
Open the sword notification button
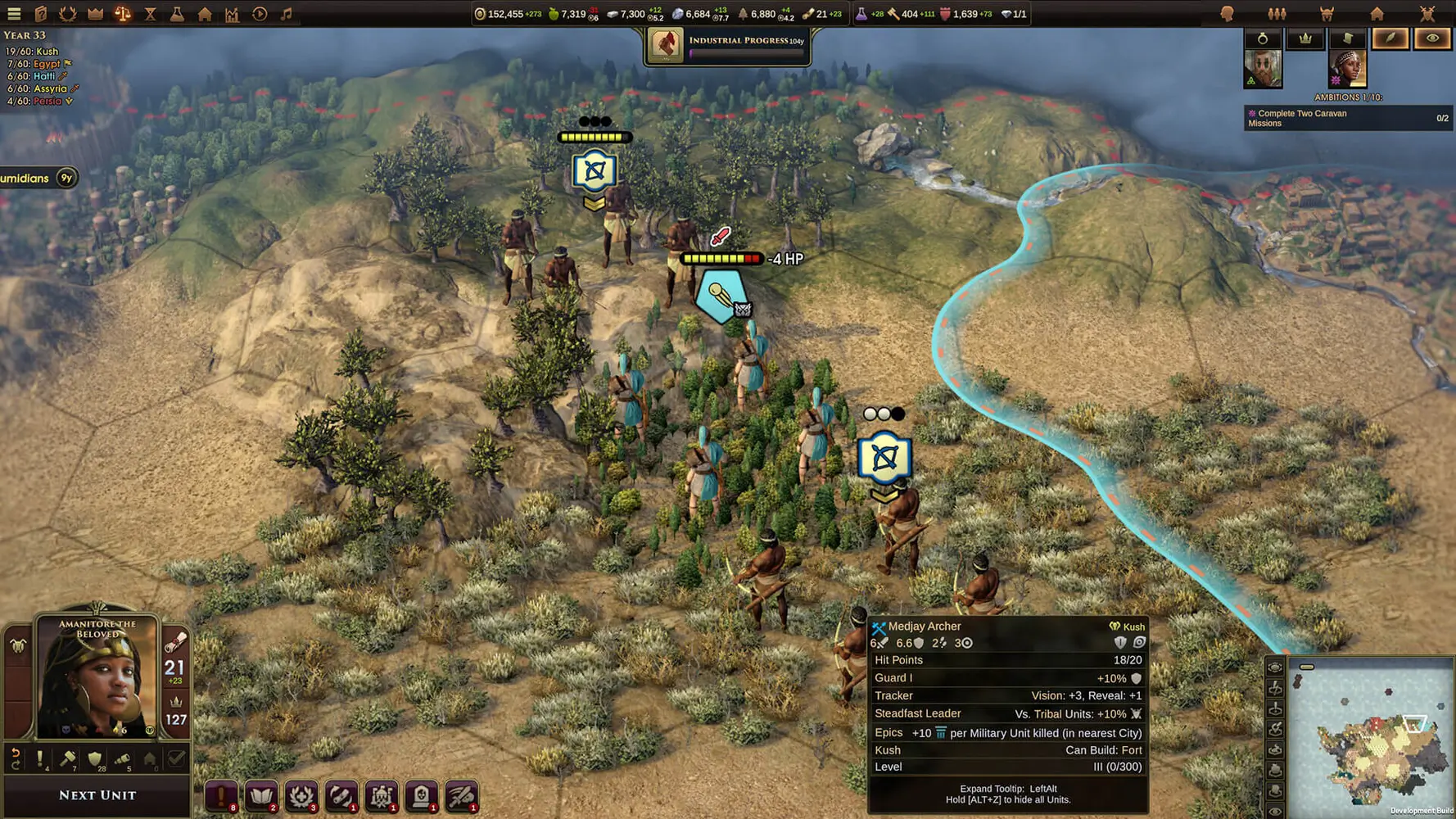[462, 795]
